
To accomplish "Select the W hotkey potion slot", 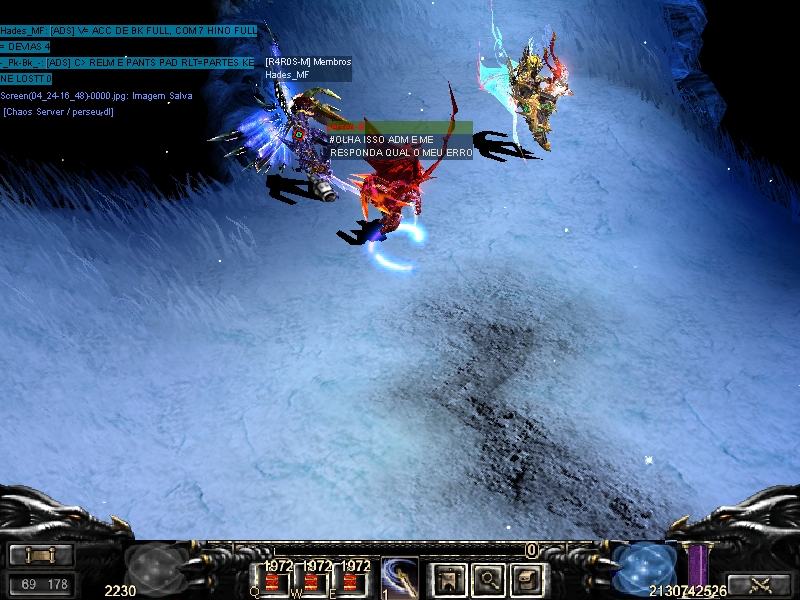I will point(311,581).
